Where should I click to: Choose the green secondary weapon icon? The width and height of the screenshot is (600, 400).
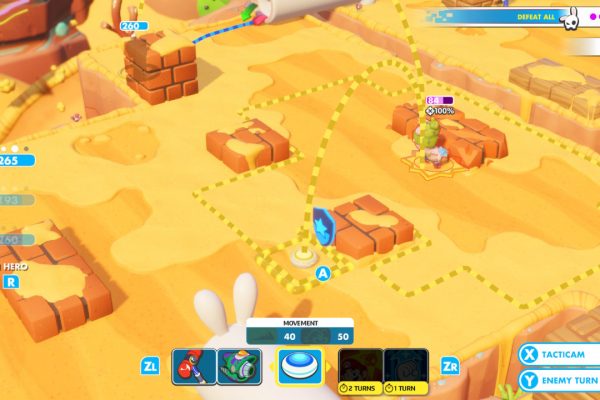(x=239, y=367)
